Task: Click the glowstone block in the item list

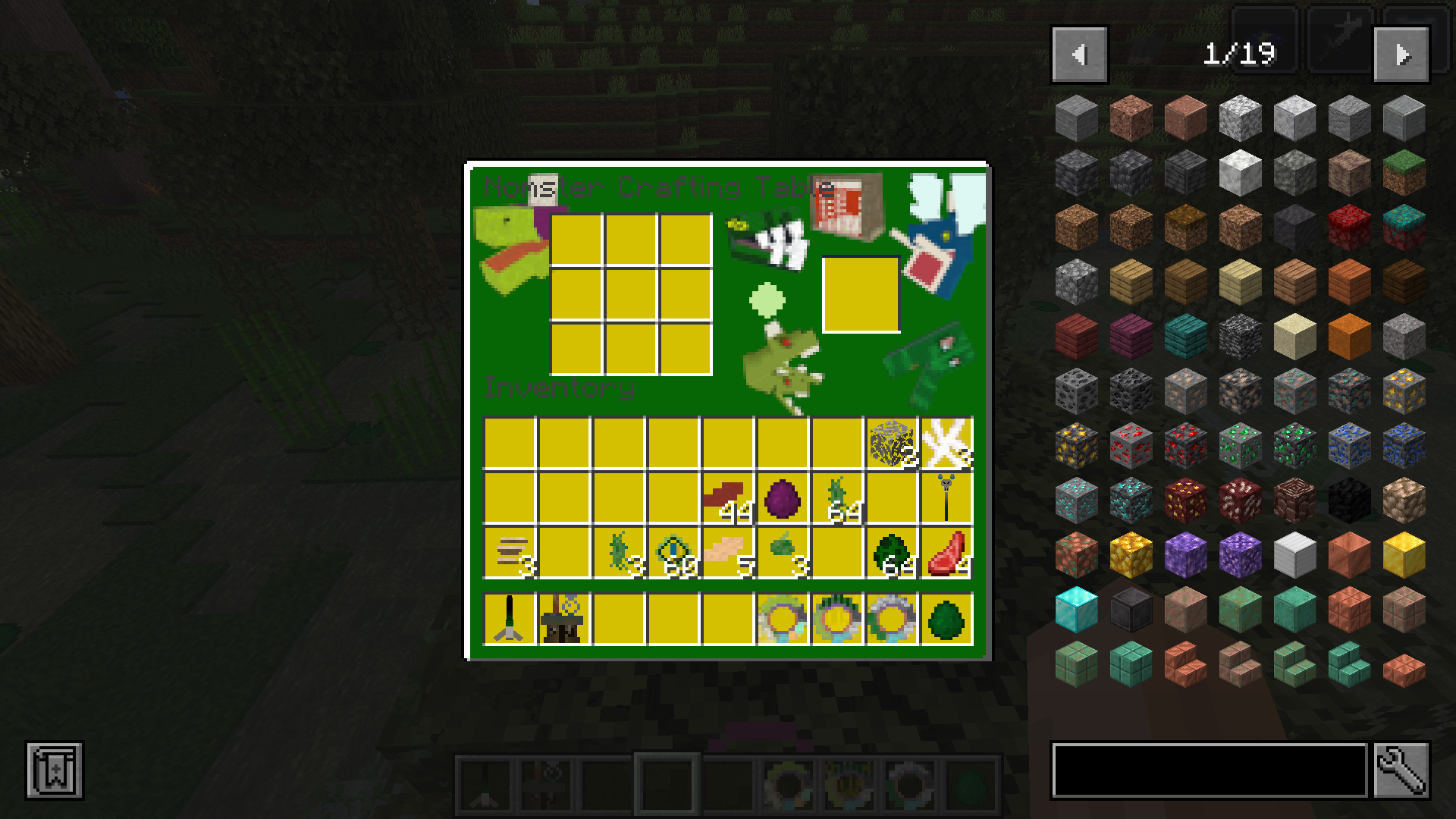Action: click(x=1131, y=554)
